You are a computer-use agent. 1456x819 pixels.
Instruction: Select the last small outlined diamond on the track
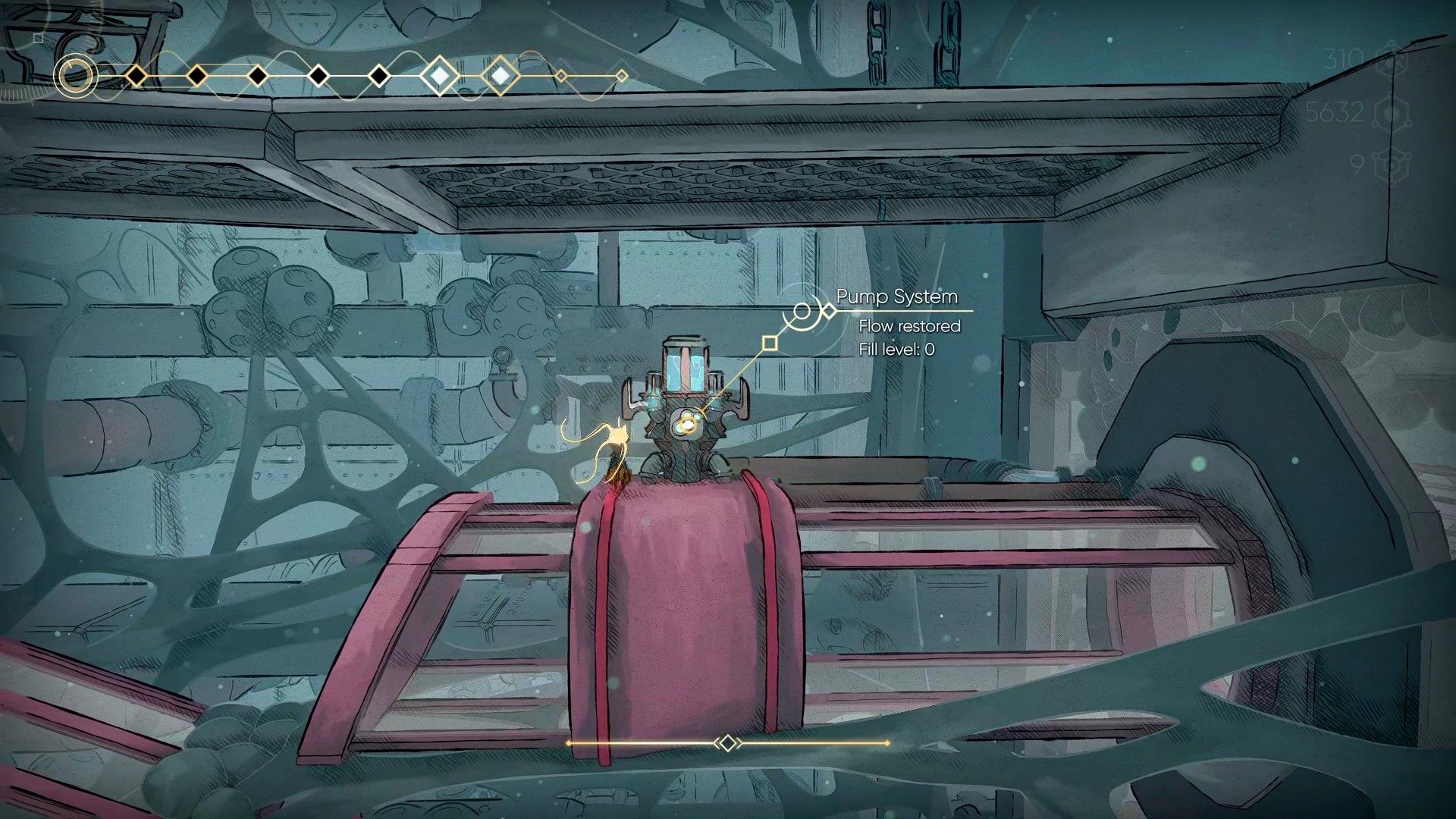click(x=622, y=76)
